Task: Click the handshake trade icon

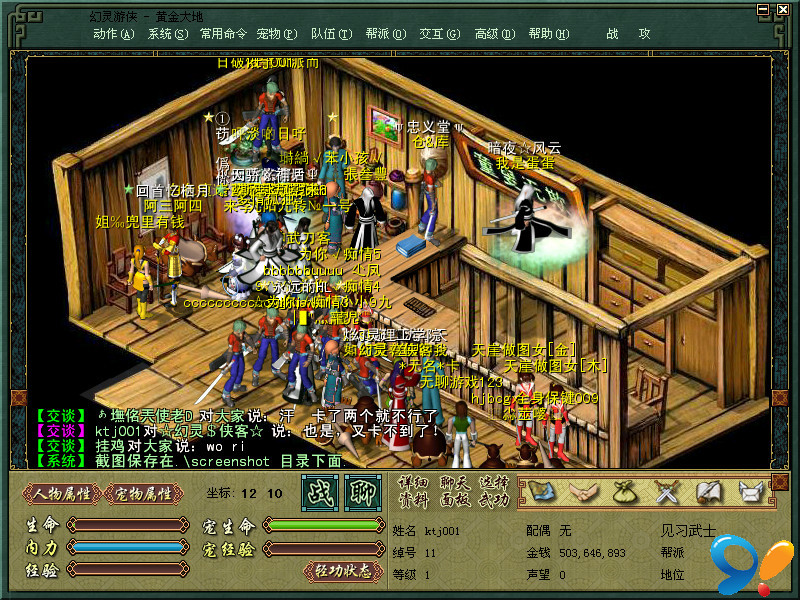Action: pos(583,491)
